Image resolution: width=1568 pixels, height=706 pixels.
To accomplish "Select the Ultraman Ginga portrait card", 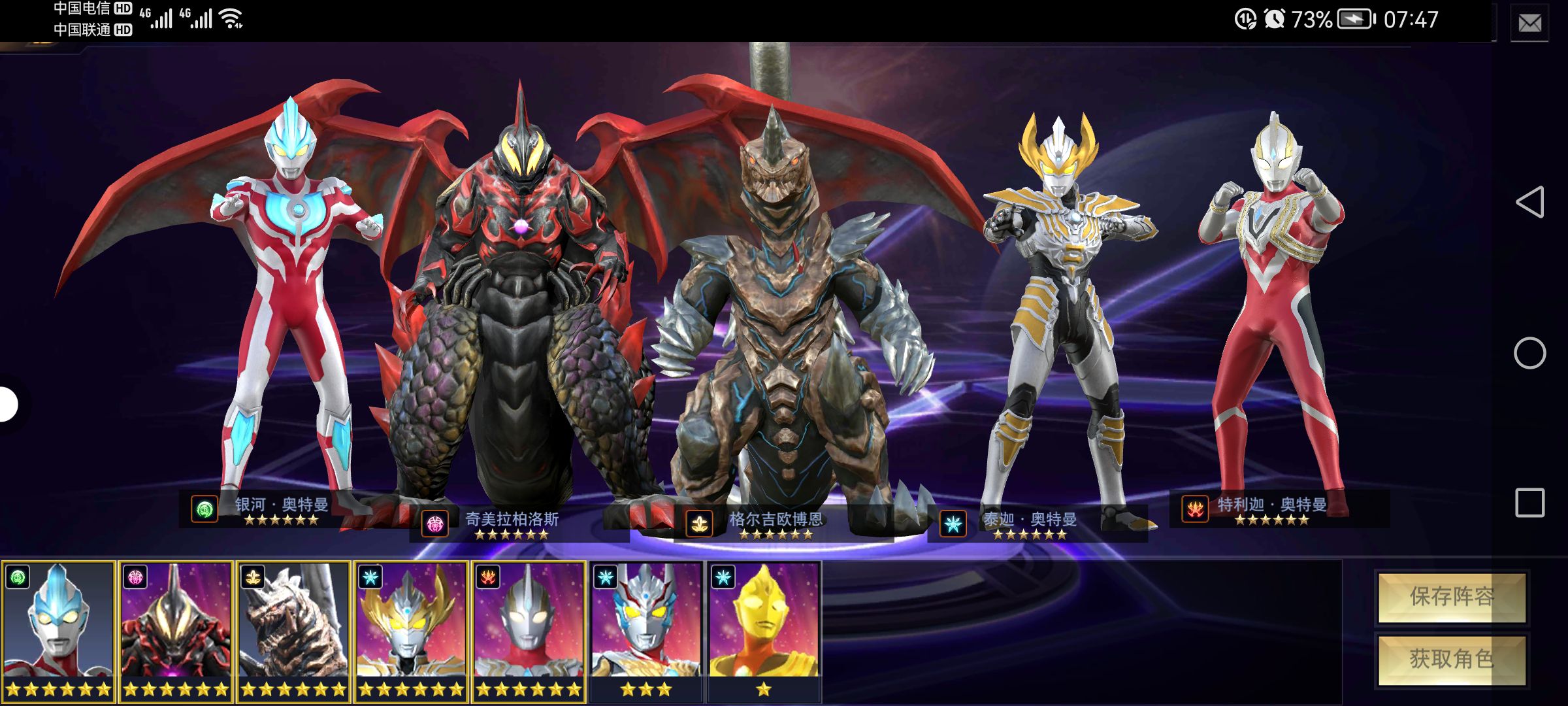I will [58, 630].
